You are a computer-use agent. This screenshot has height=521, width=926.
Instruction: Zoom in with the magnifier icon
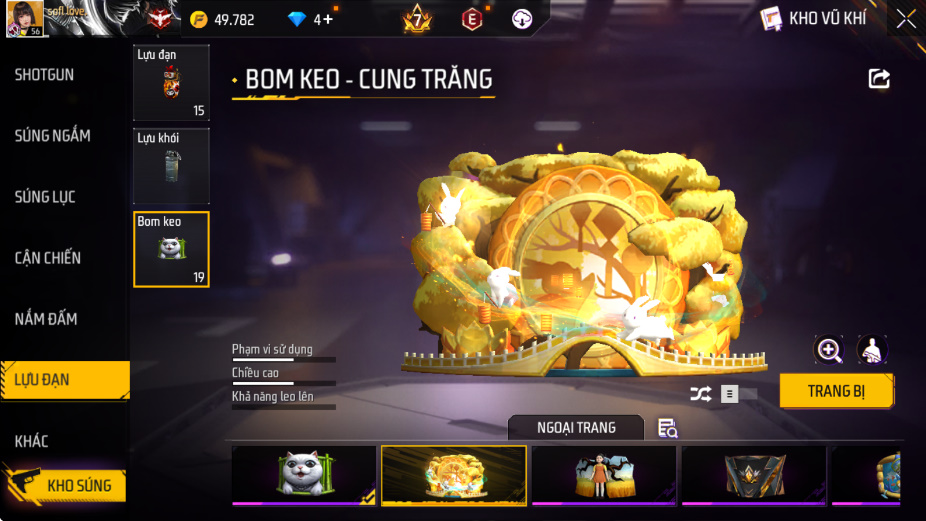(829, 349)
